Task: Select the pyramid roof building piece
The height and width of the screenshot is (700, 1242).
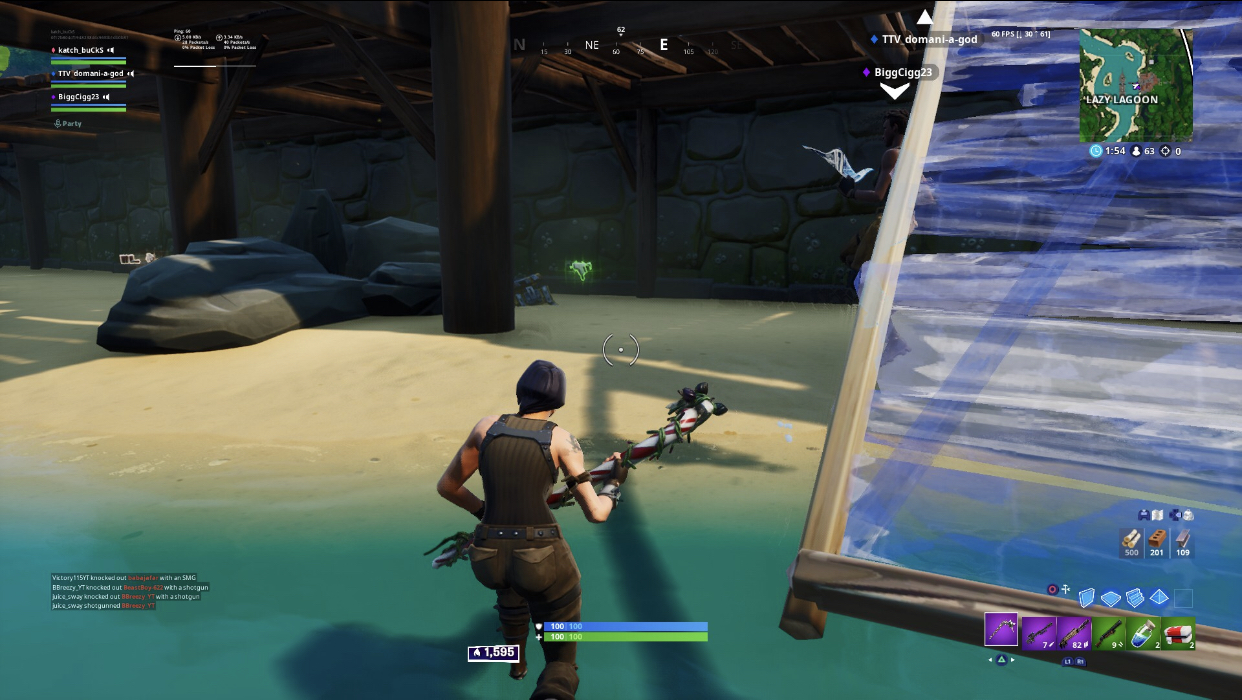Action: [x=1159, y=598]
